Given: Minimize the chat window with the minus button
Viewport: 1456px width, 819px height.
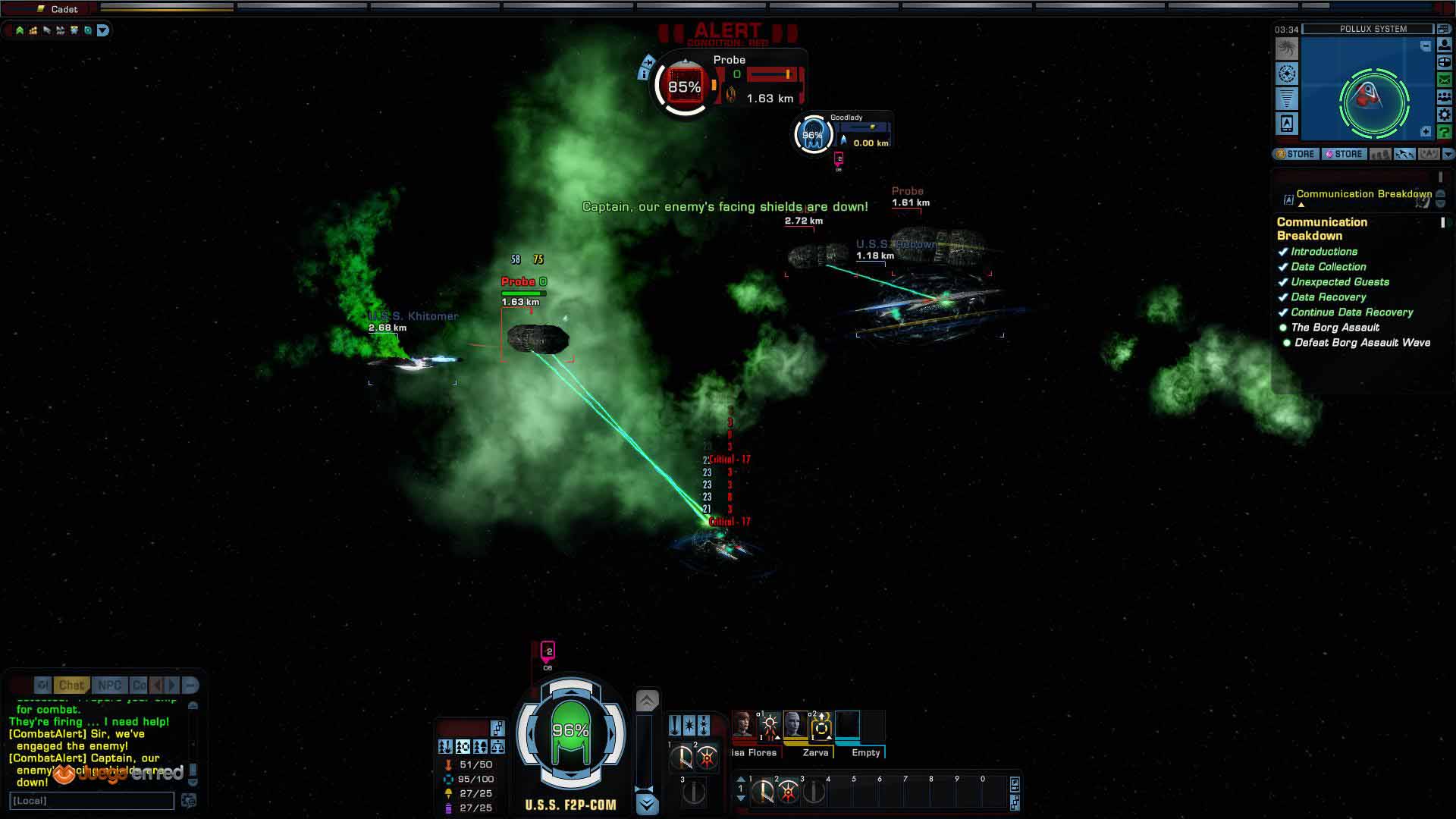Looking at the screenshot, I should point(190,686).
